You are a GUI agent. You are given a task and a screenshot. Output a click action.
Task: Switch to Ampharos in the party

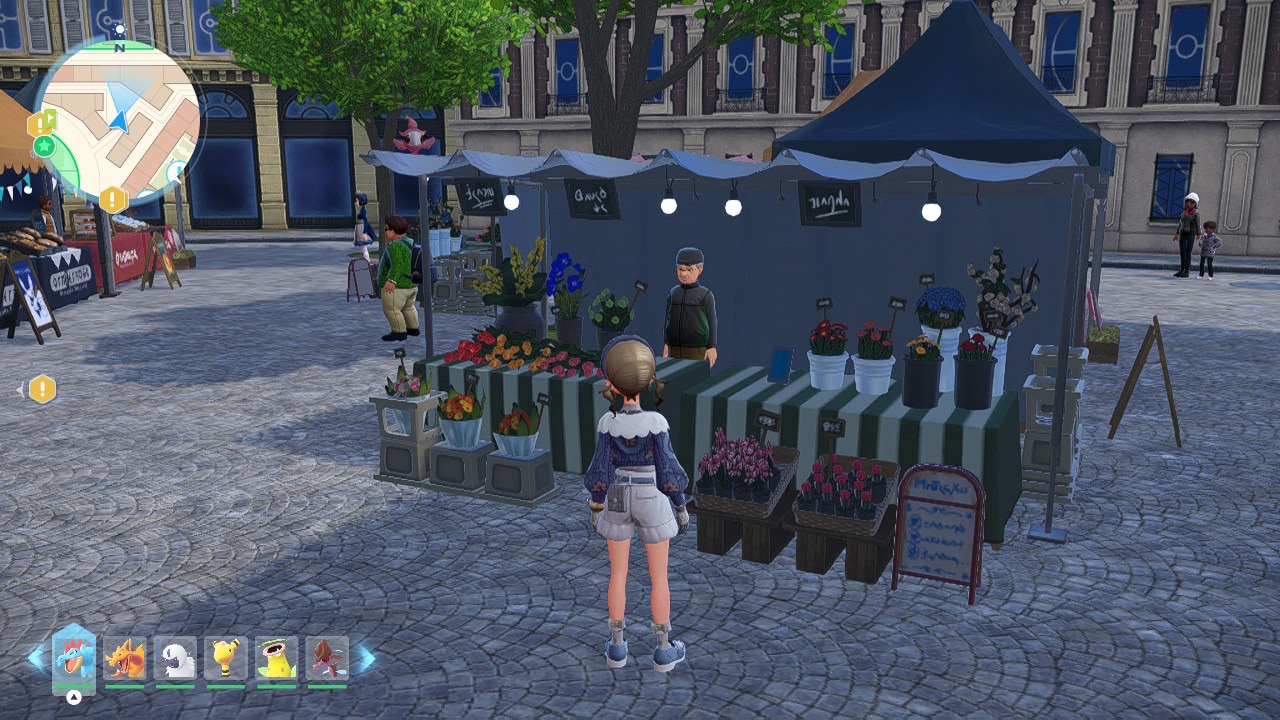[226, 658]
